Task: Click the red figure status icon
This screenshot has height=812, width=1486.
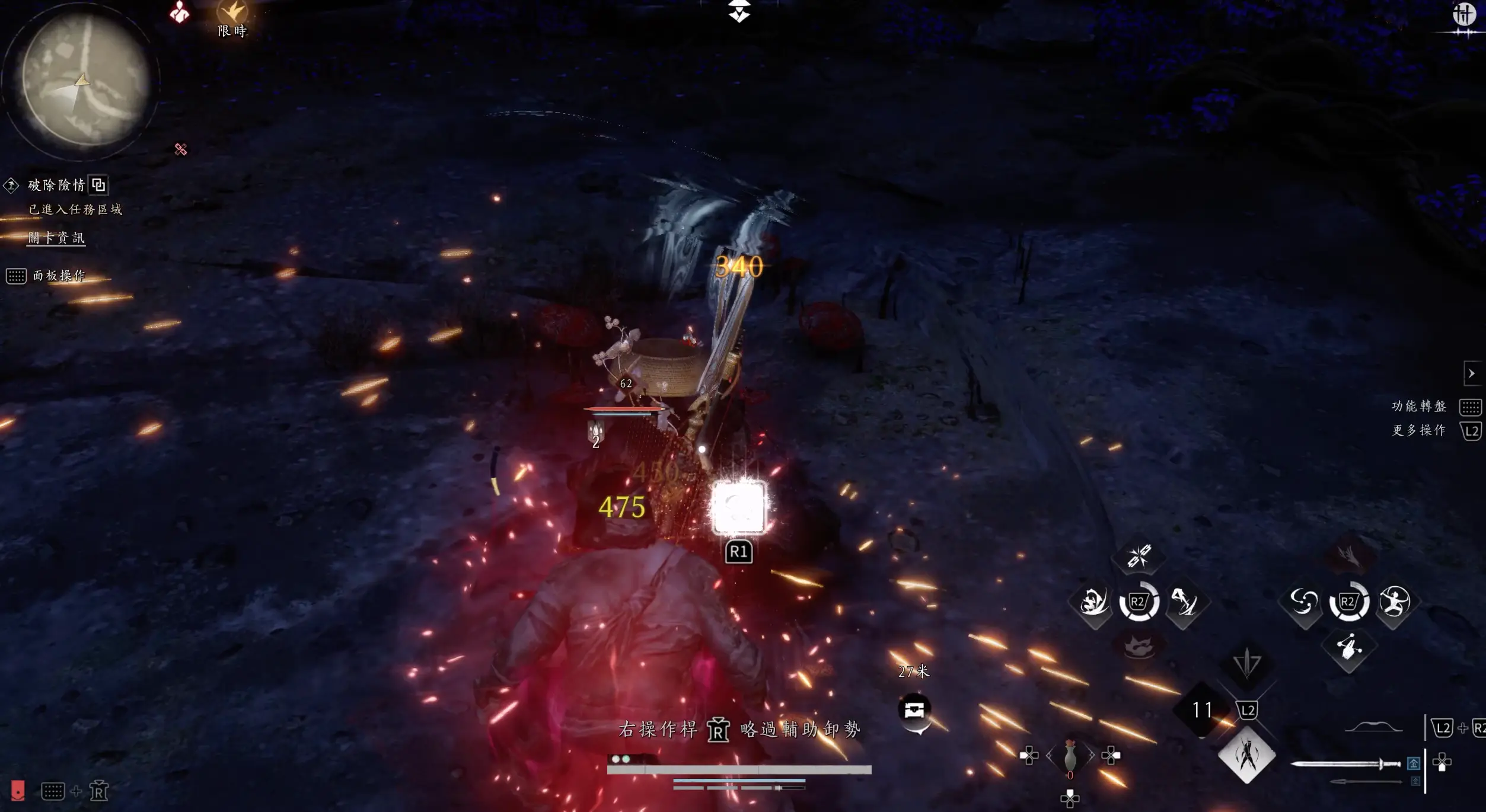Action: point(179,12)
